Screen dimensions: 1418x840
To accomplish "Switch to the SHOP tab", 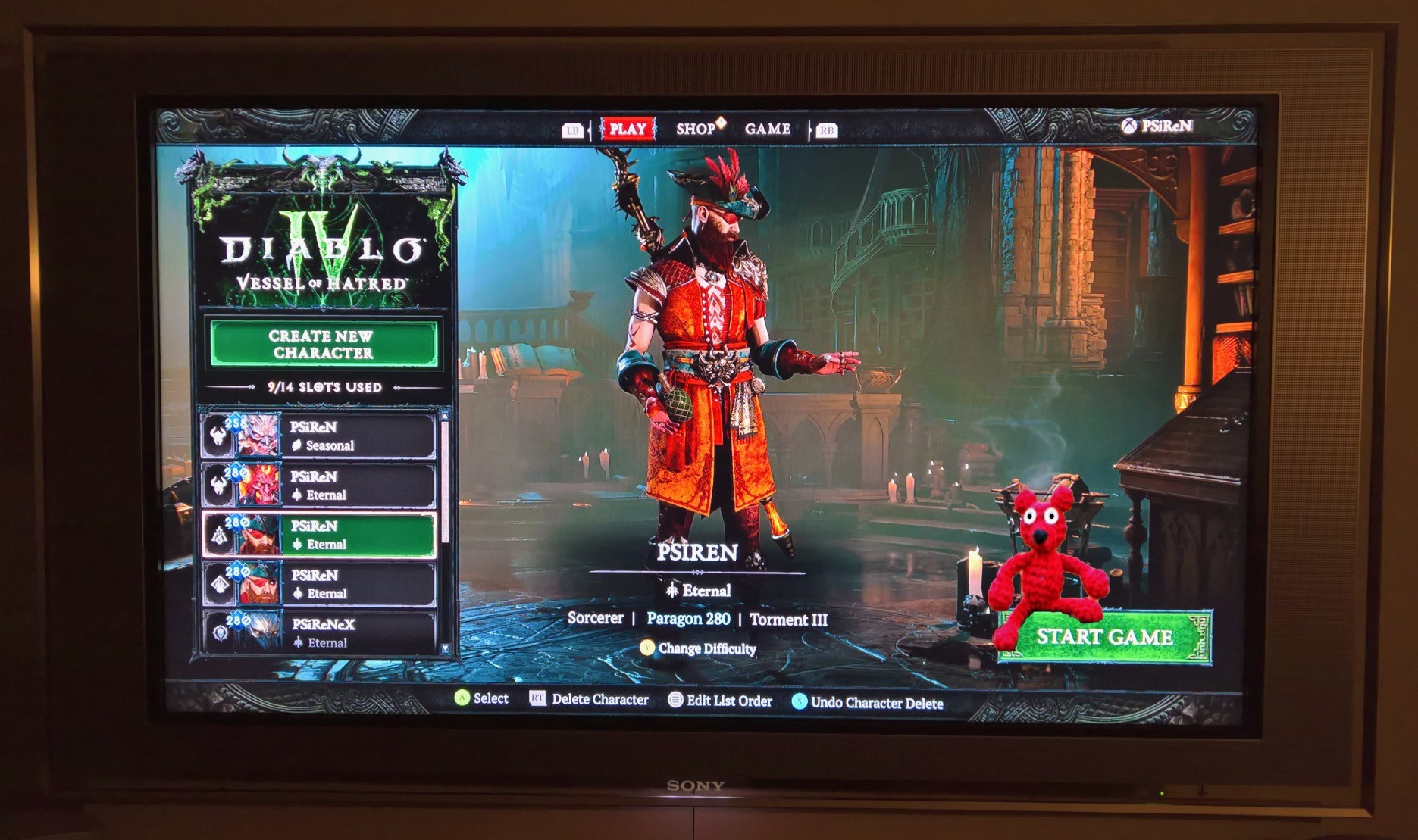I will tap(696, 129).
